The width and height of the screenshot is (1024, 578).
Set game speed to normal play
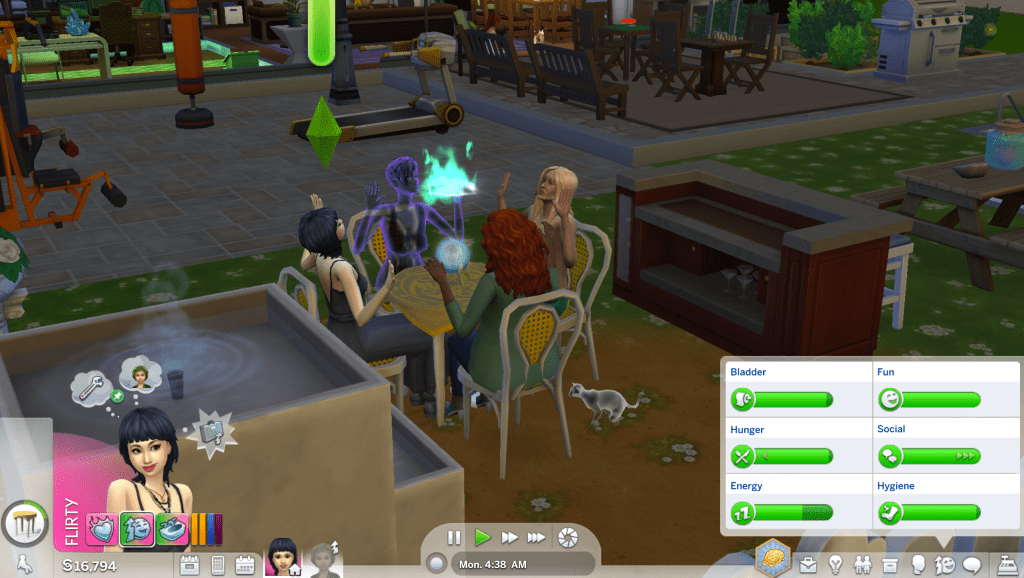tap(482, 537)
